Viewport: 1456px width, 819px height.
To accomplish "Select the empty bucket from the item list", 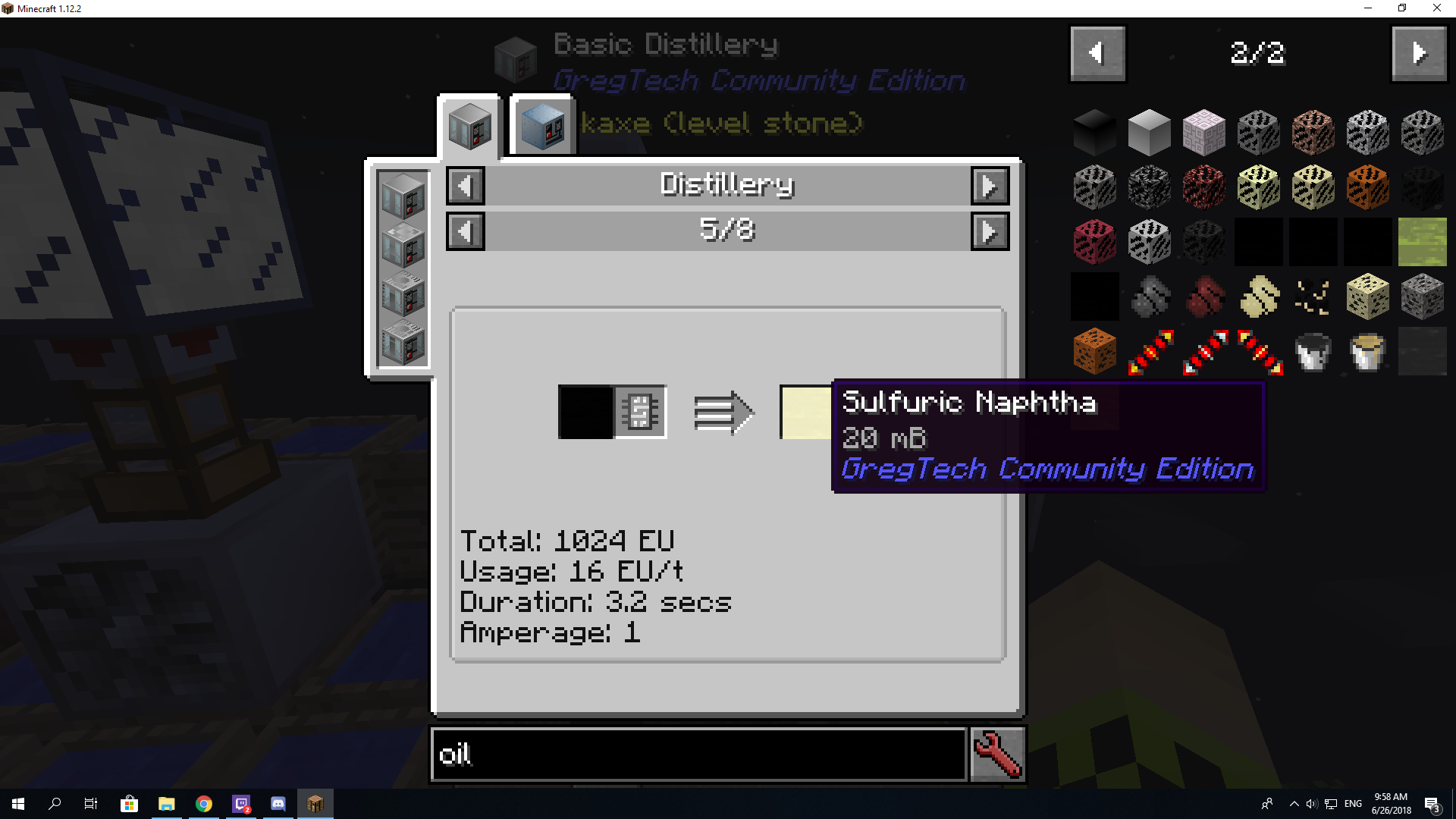I will [1367, 351].
